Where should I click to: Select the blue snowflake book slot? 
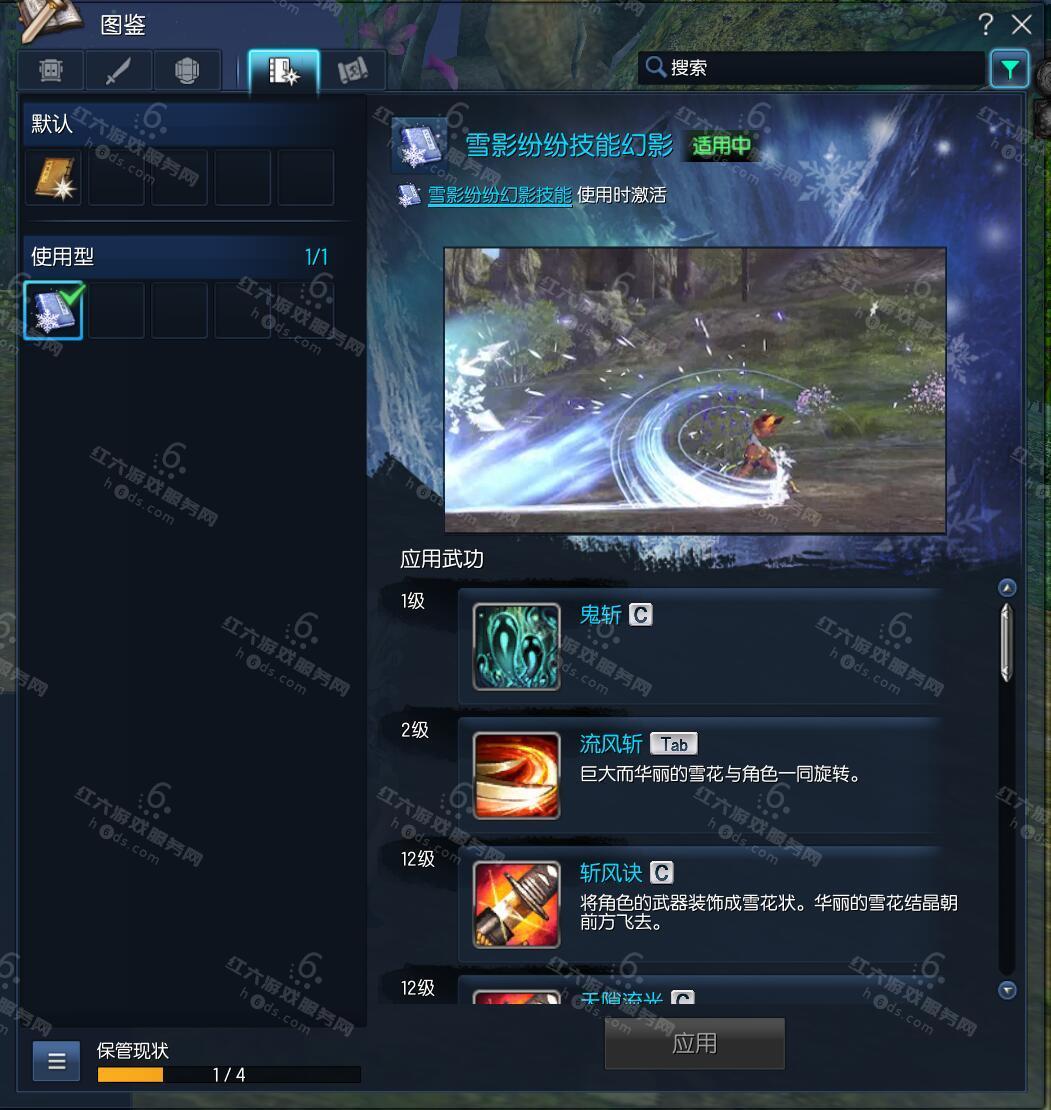click(x=53, y=310)
